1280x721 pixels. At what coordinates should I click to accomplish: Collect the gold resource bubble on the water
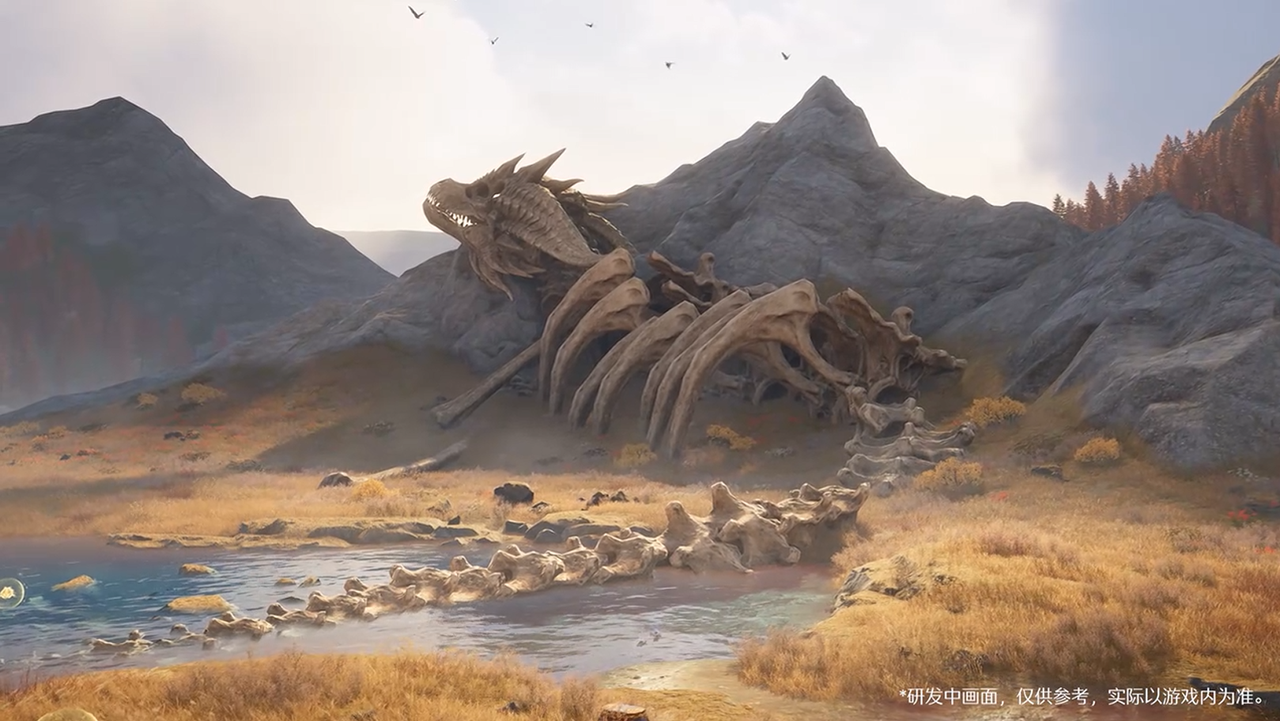[x=8, y=592]
